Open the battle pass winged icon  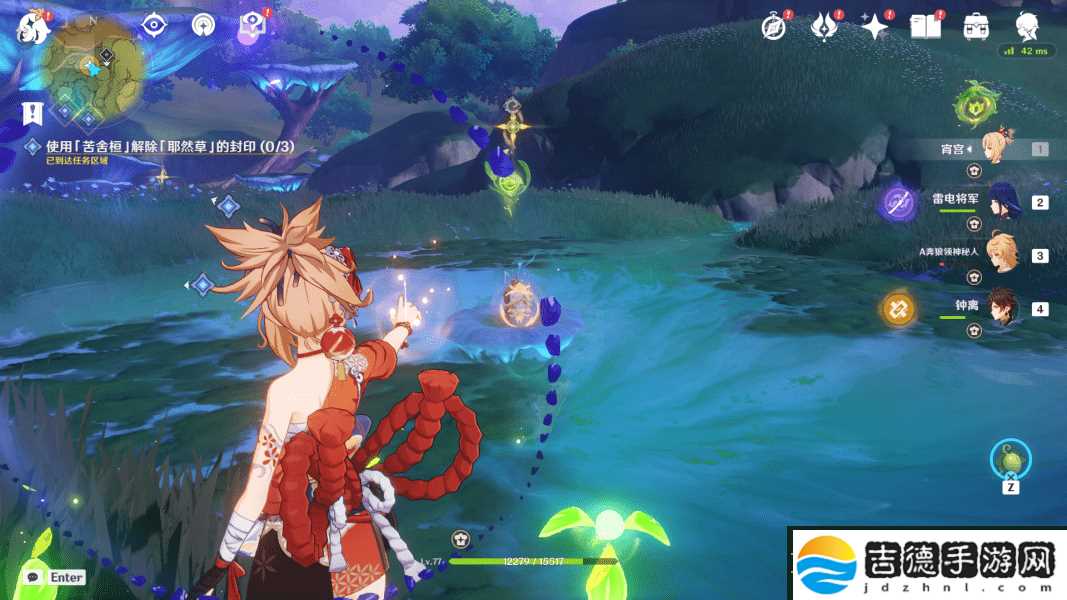click(x=824, y=27)
